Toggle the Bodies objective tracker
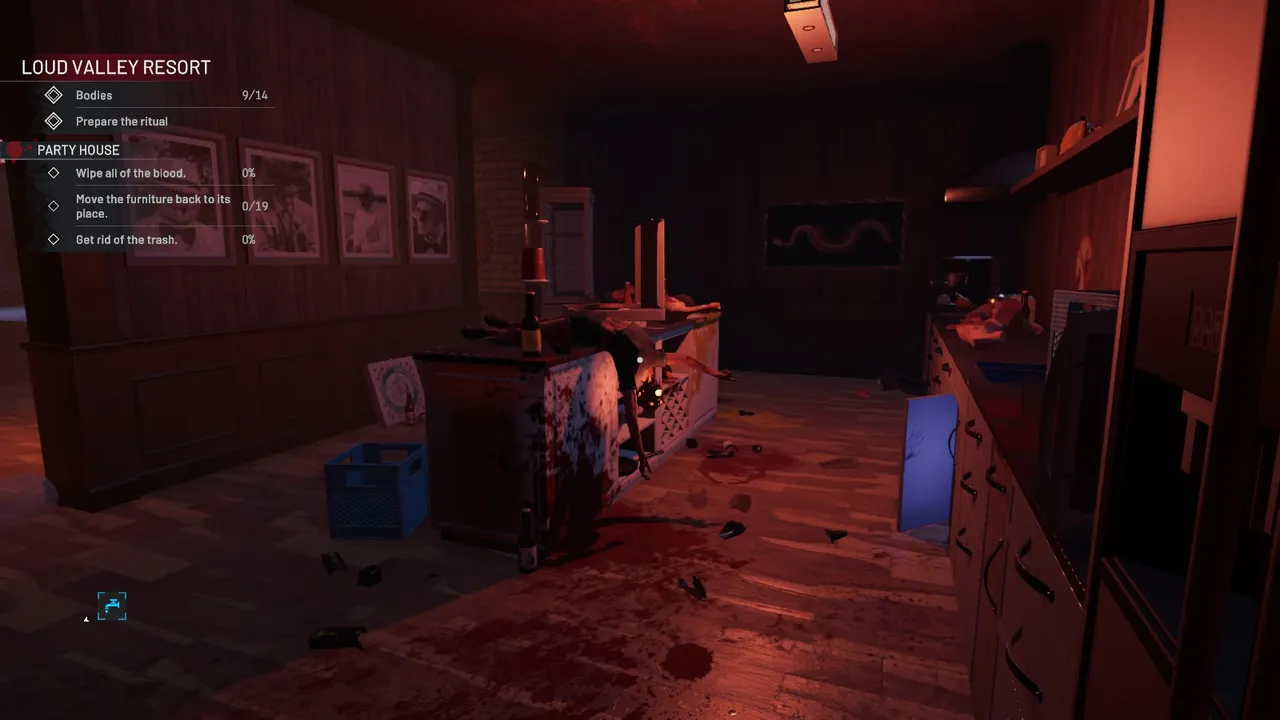This screenshot has height=720, width=1280. [x=94, y=95]
